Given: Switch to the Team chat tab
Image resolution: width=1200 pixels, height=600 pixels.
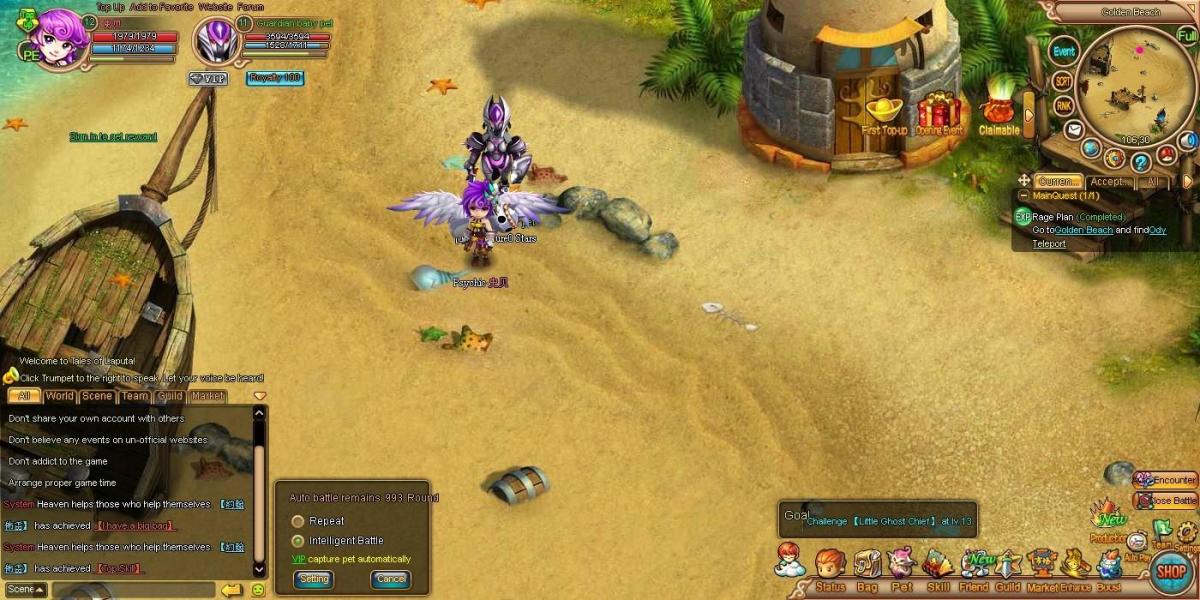Looking at the screenshot, I should click(x=135, y=396).
